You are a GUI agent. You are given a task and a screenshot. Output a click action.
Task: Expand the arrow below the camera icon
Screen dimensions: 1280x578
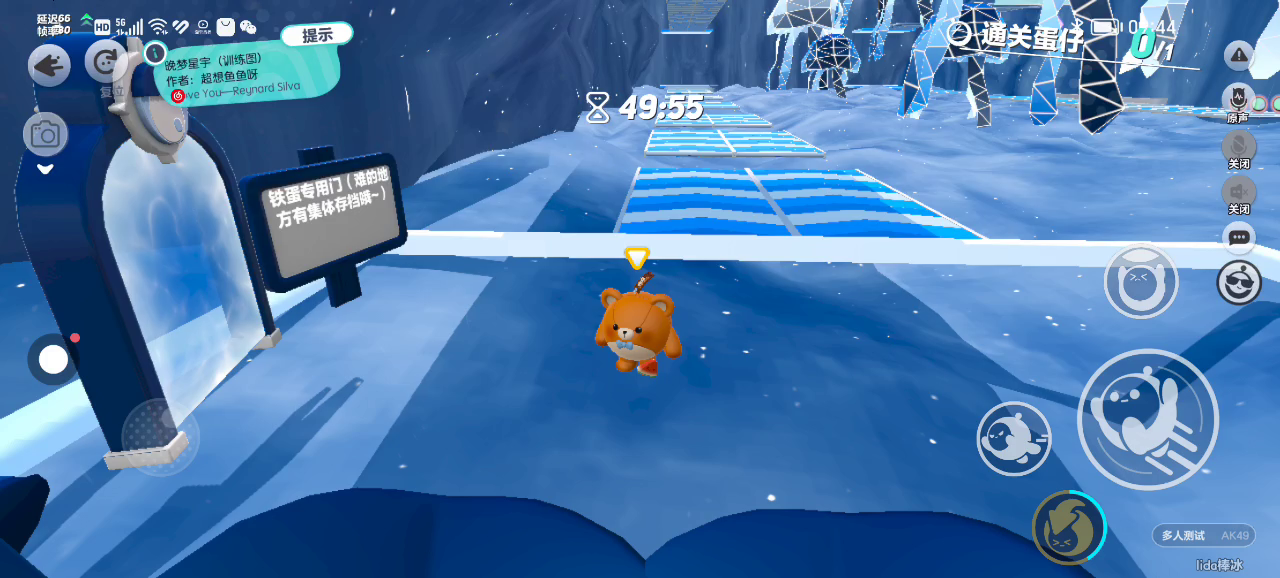(45, 169)
